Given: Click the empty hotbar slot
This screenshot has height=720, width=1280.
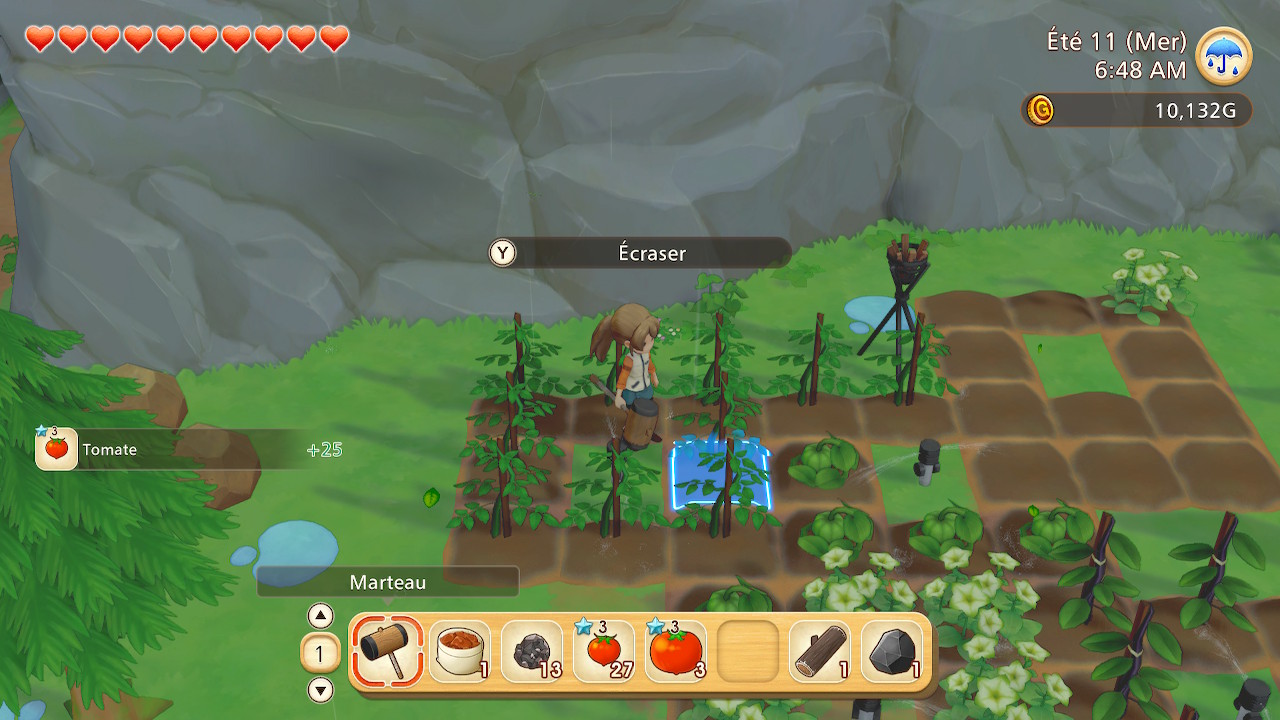Looking at the screenshot, I should (748, 651).
